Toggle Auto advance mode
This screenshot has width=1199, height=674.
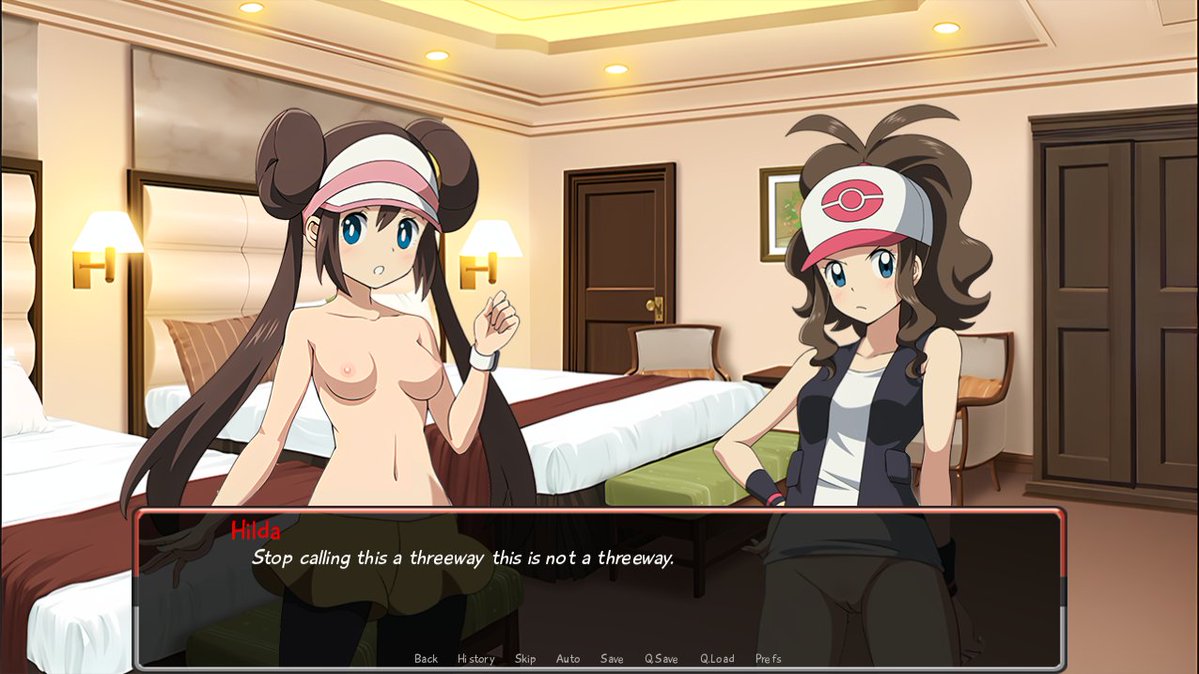point(568,659)
